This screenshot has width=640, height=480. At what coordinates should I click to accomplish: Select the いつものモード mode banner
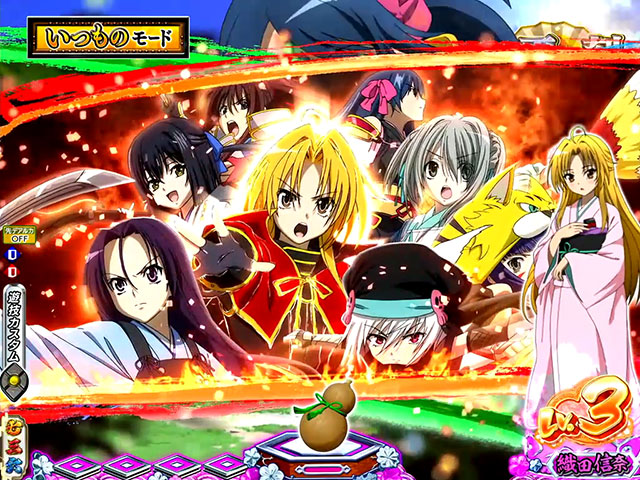pyautogui.click(x=112, y=38)
